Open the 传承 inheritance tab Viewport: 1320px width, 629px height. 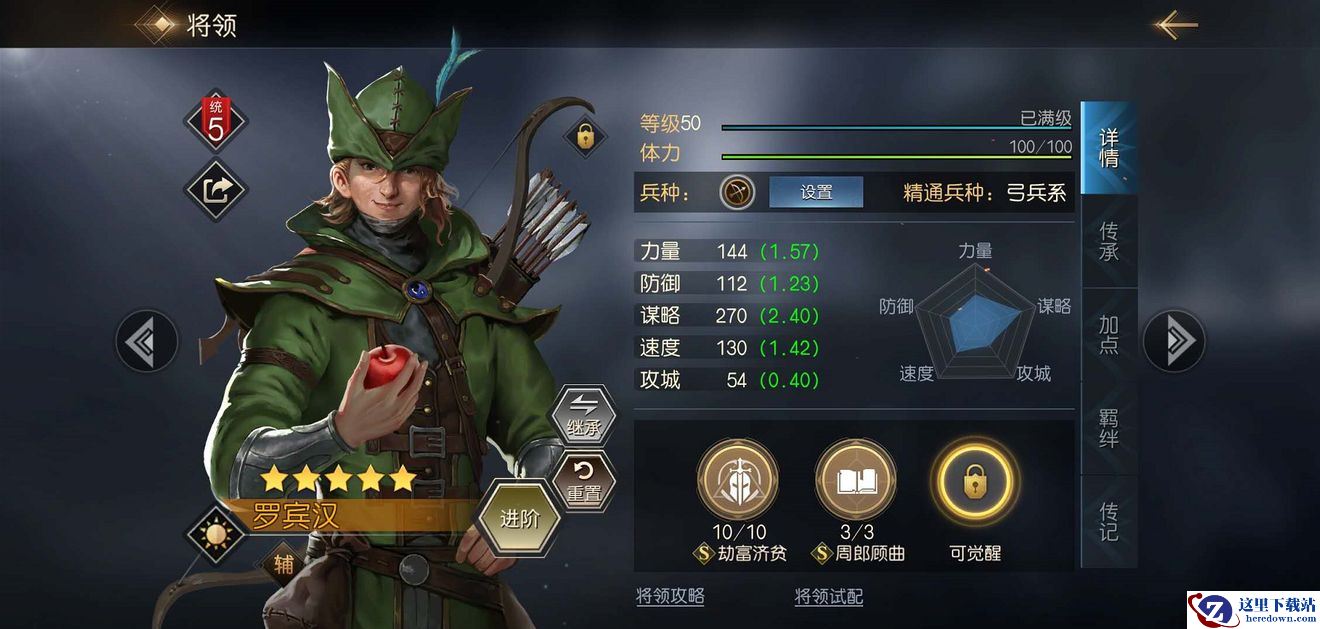(x=1109, y=241)
